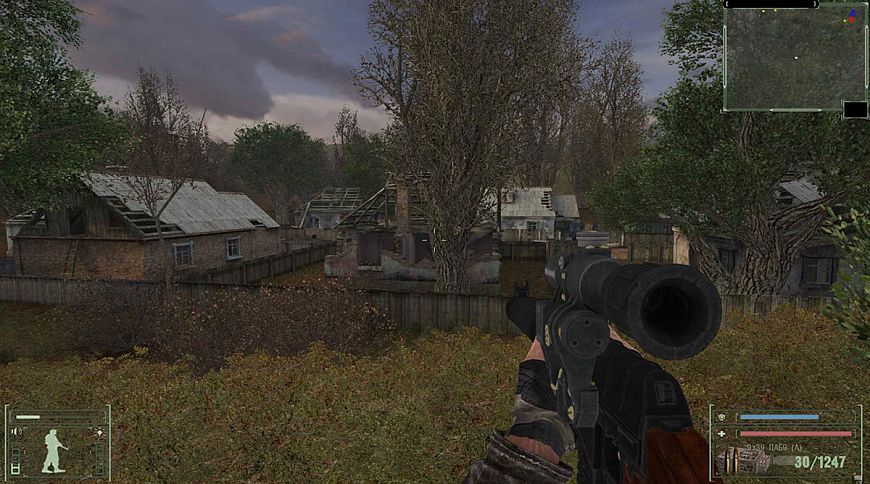Click the 9x39 ammo box icon

[x=745, y=460]
